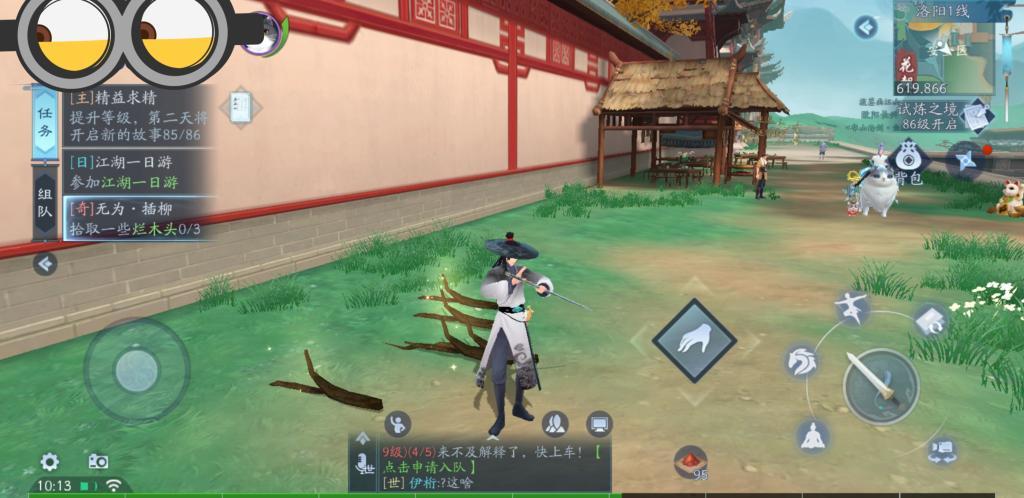Use the red item with 95 count
Screen dimensions: 1024x498
click(689, 461)
